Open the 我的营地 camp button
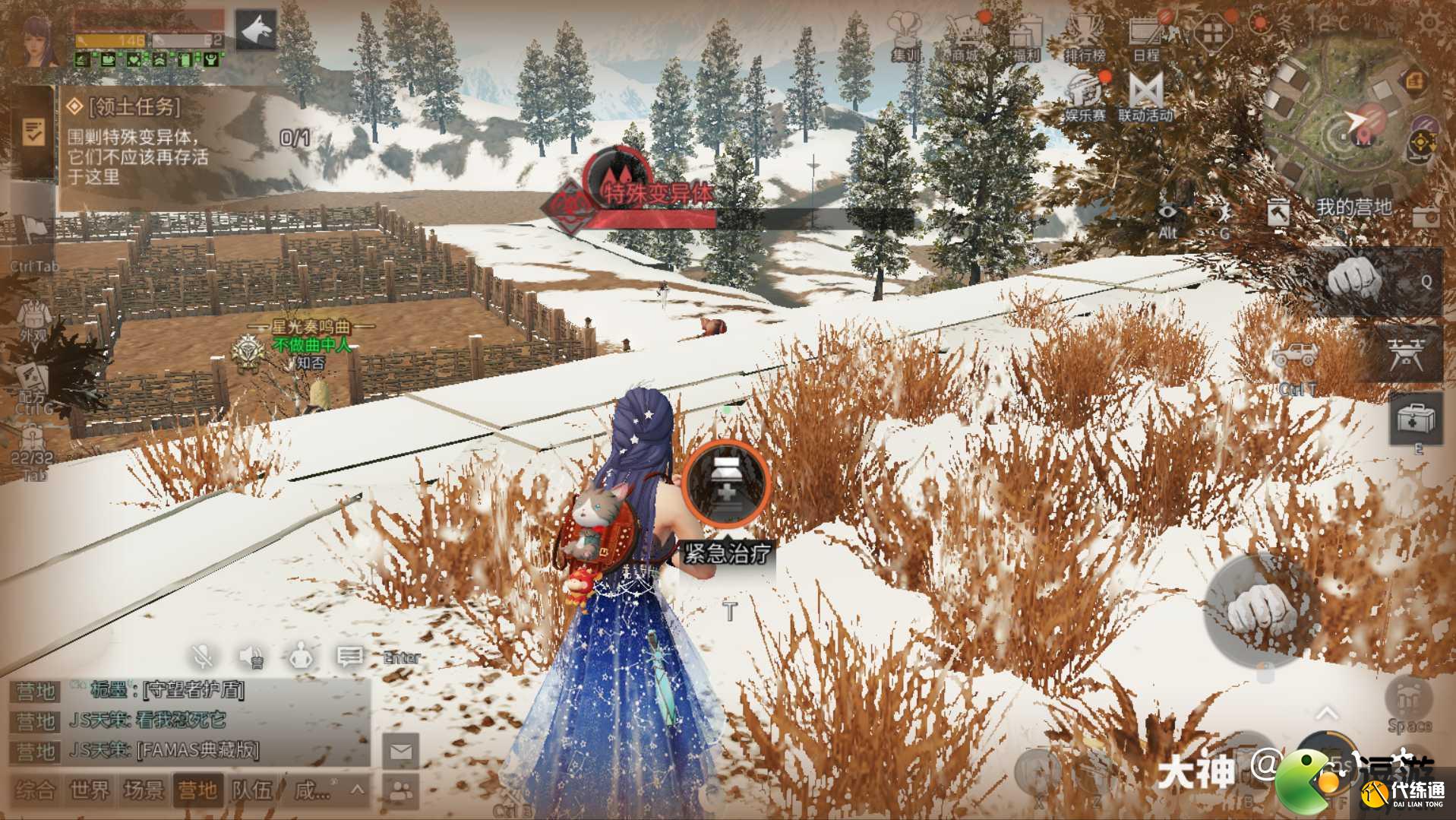Screen dimensions: 1456x820 pos(1353,207)
